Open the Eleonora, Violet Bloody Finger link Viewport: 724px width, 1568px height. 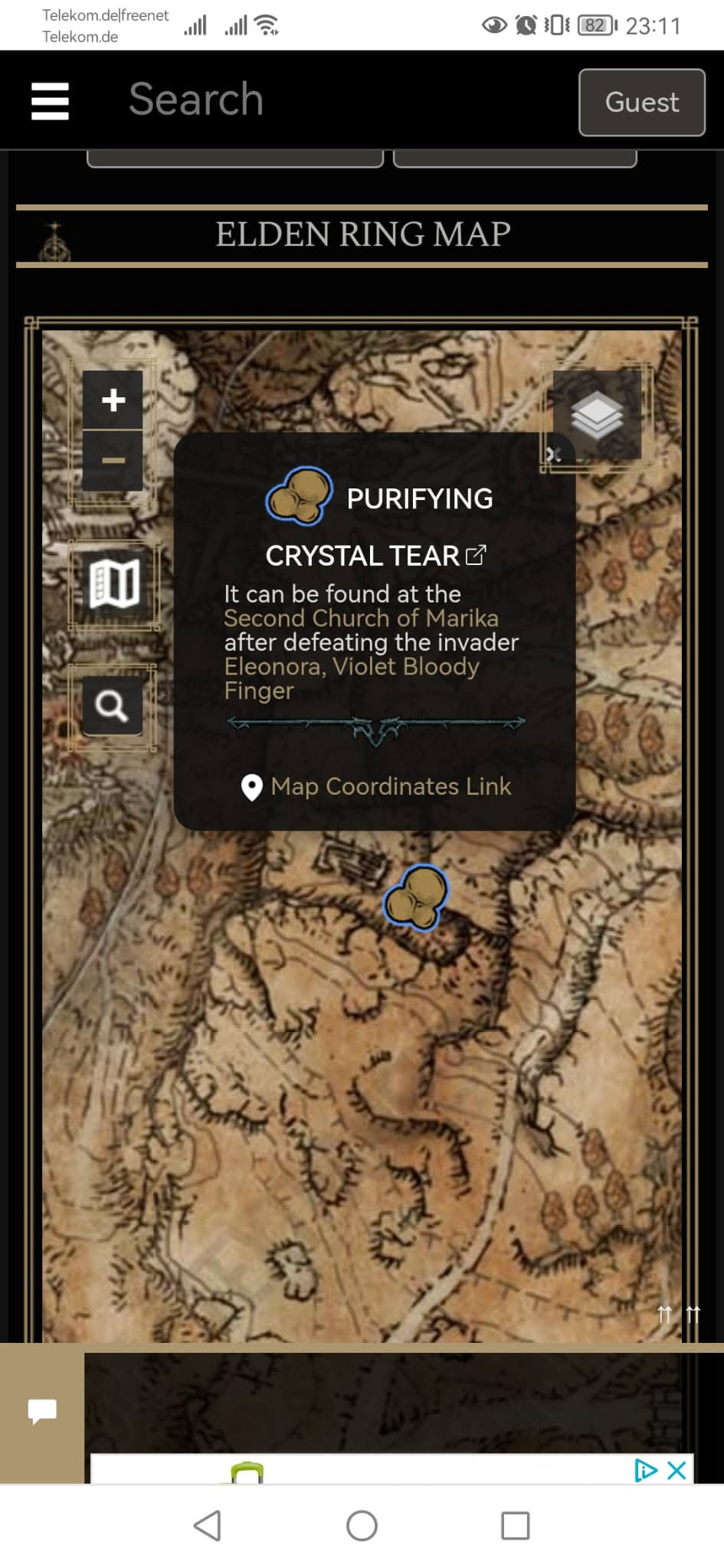click(x=351, y=667)
